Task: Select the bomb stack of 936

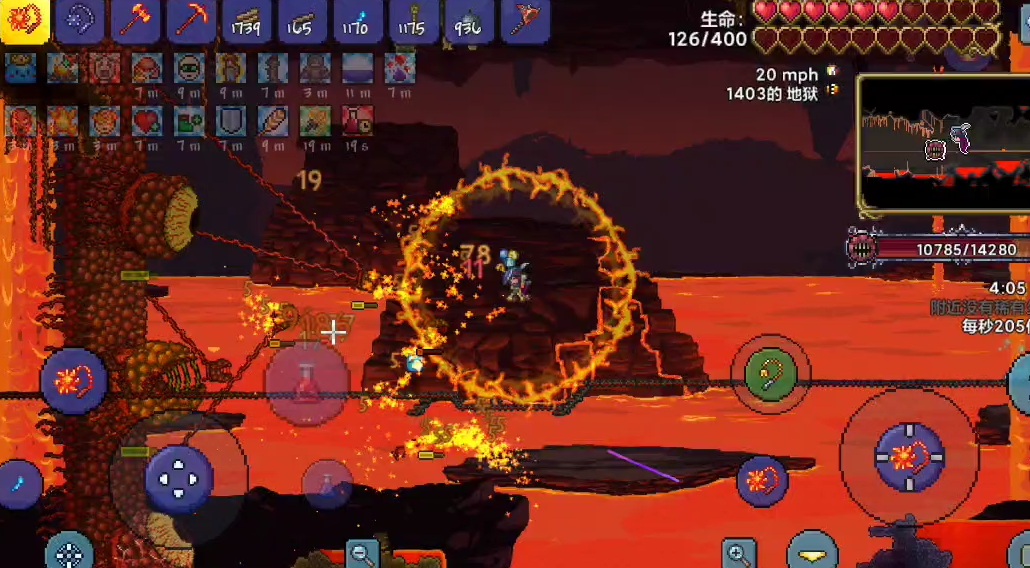Action: coord(468,21)
